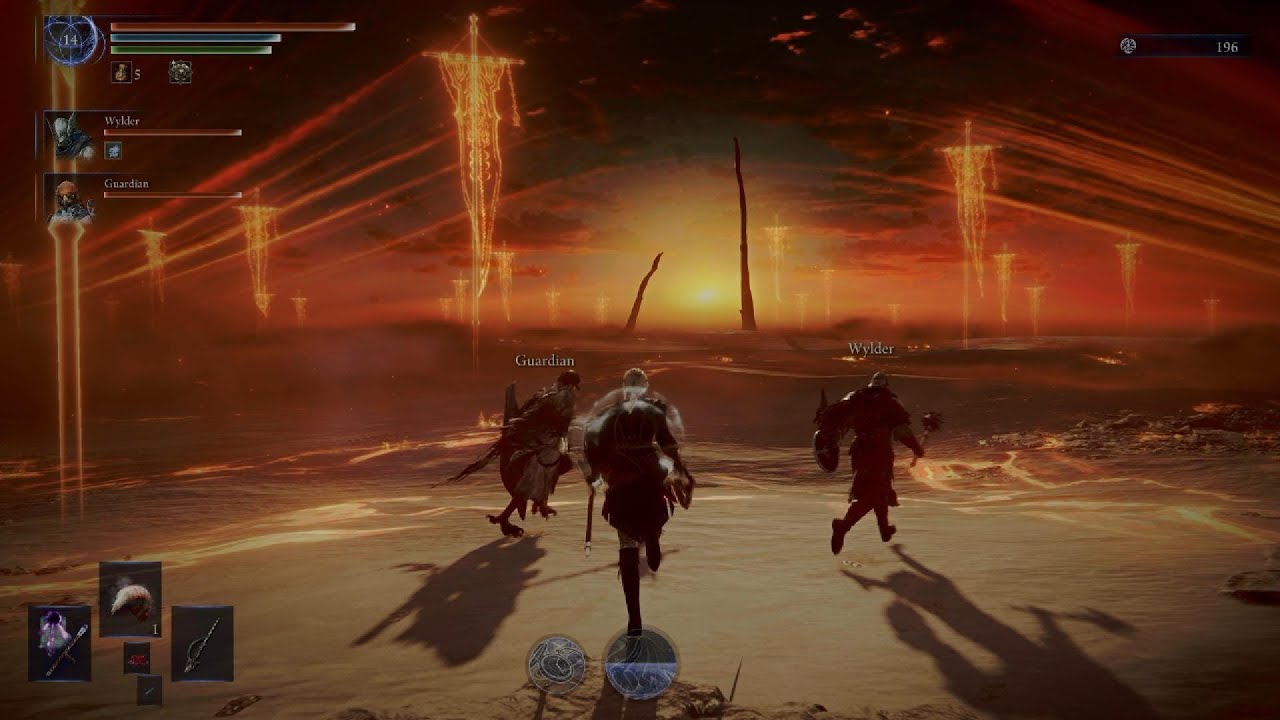Screen dimensions: 1280x720
Task: Select the left-hand staff weapon slot
Action: 59,643
